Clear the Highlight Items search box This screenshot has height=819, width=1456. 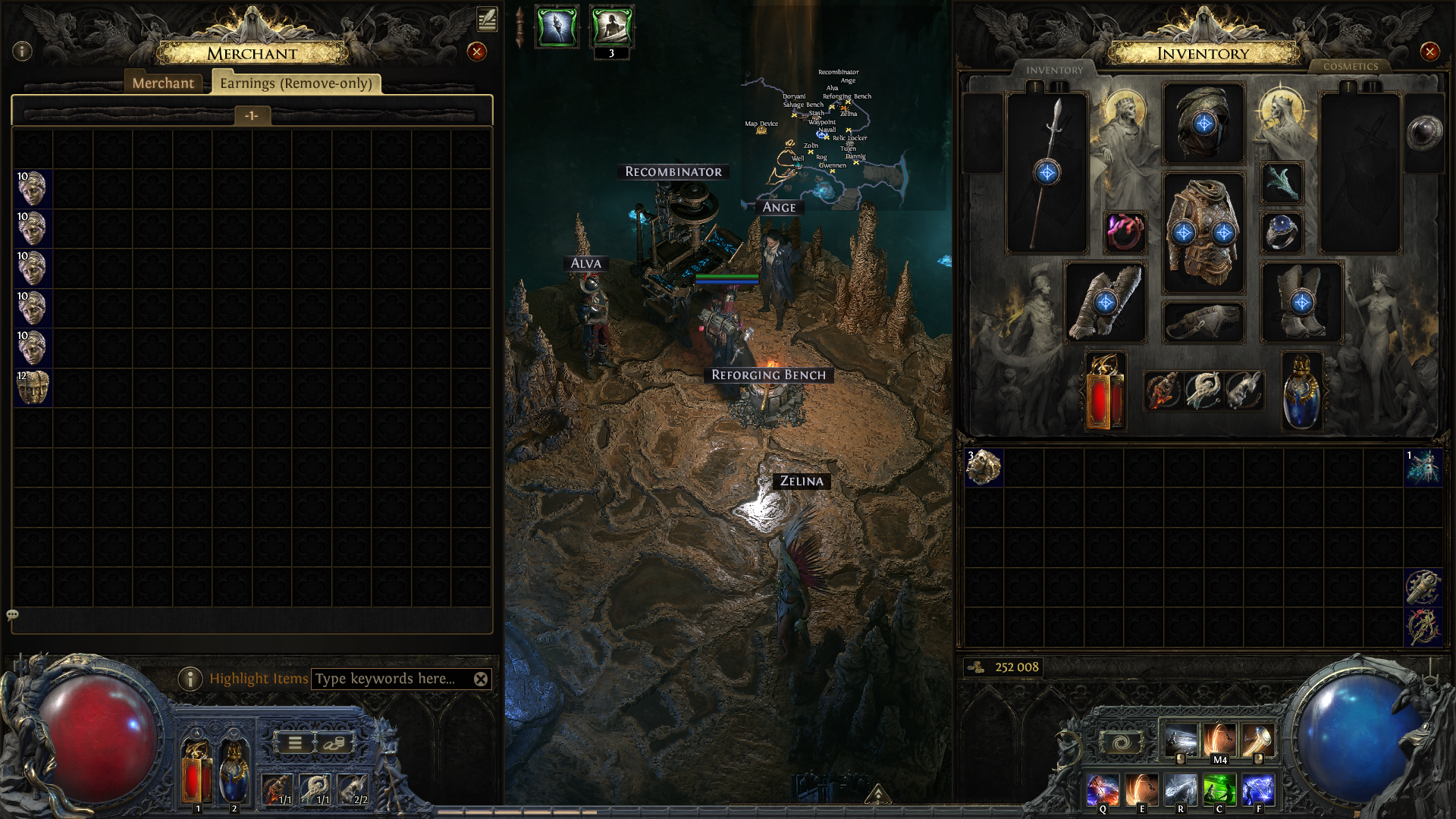(481, 679)
